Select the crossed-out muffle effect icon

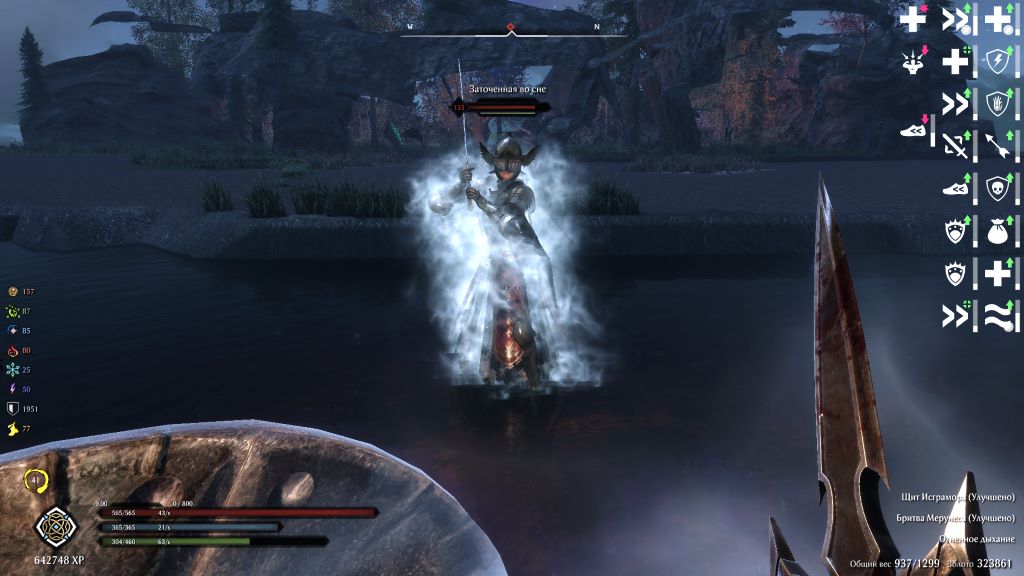956,145
